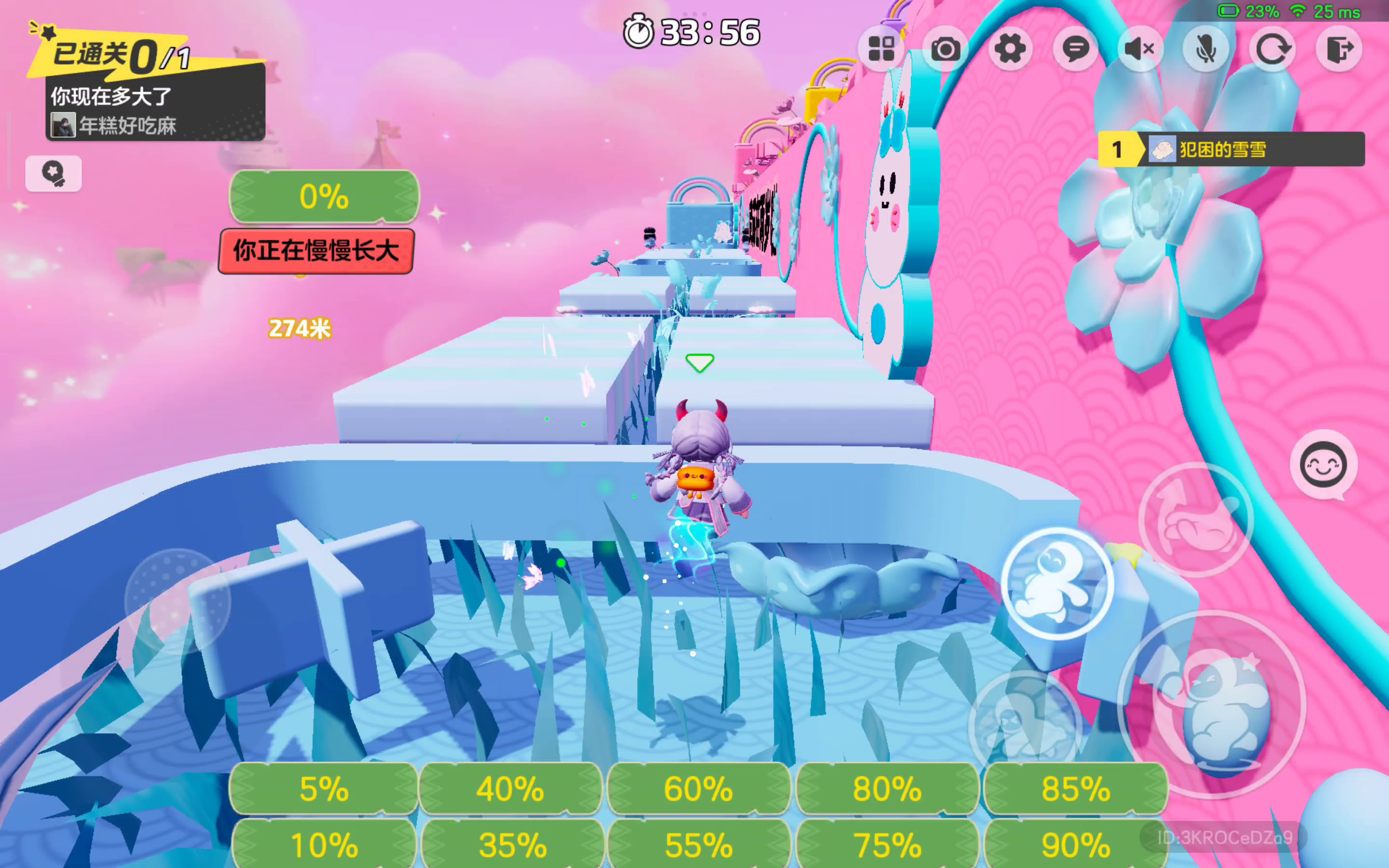Choose the 5% checkpoint button

324,789
